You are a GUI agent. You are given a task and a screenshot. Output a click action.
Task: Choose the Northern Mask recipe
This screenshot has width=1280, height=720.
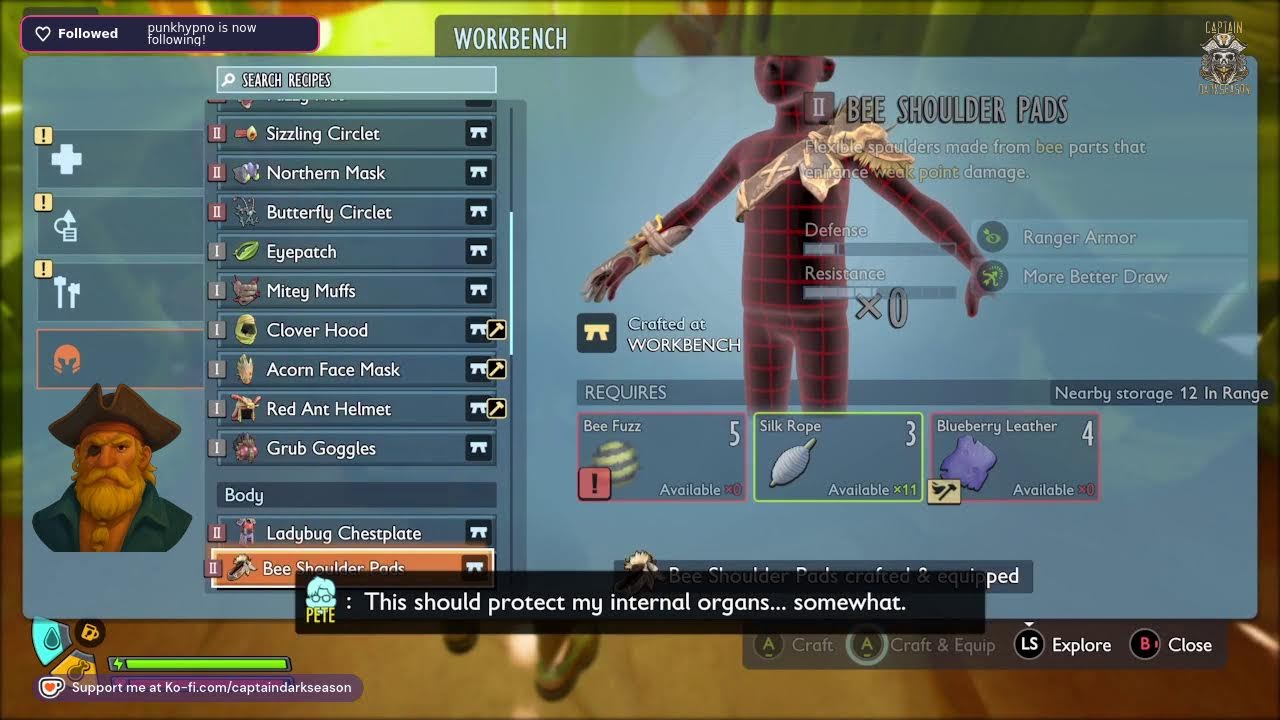point(352,173)
